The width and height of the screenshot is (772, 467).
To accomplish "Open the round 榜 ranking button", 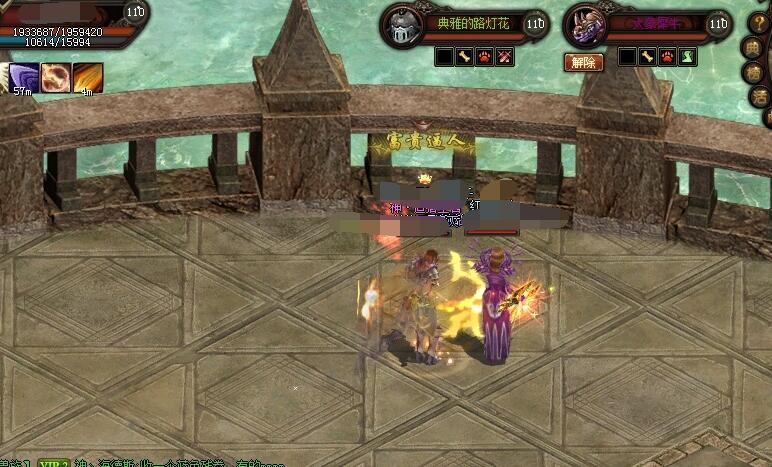I will (756, 72).
